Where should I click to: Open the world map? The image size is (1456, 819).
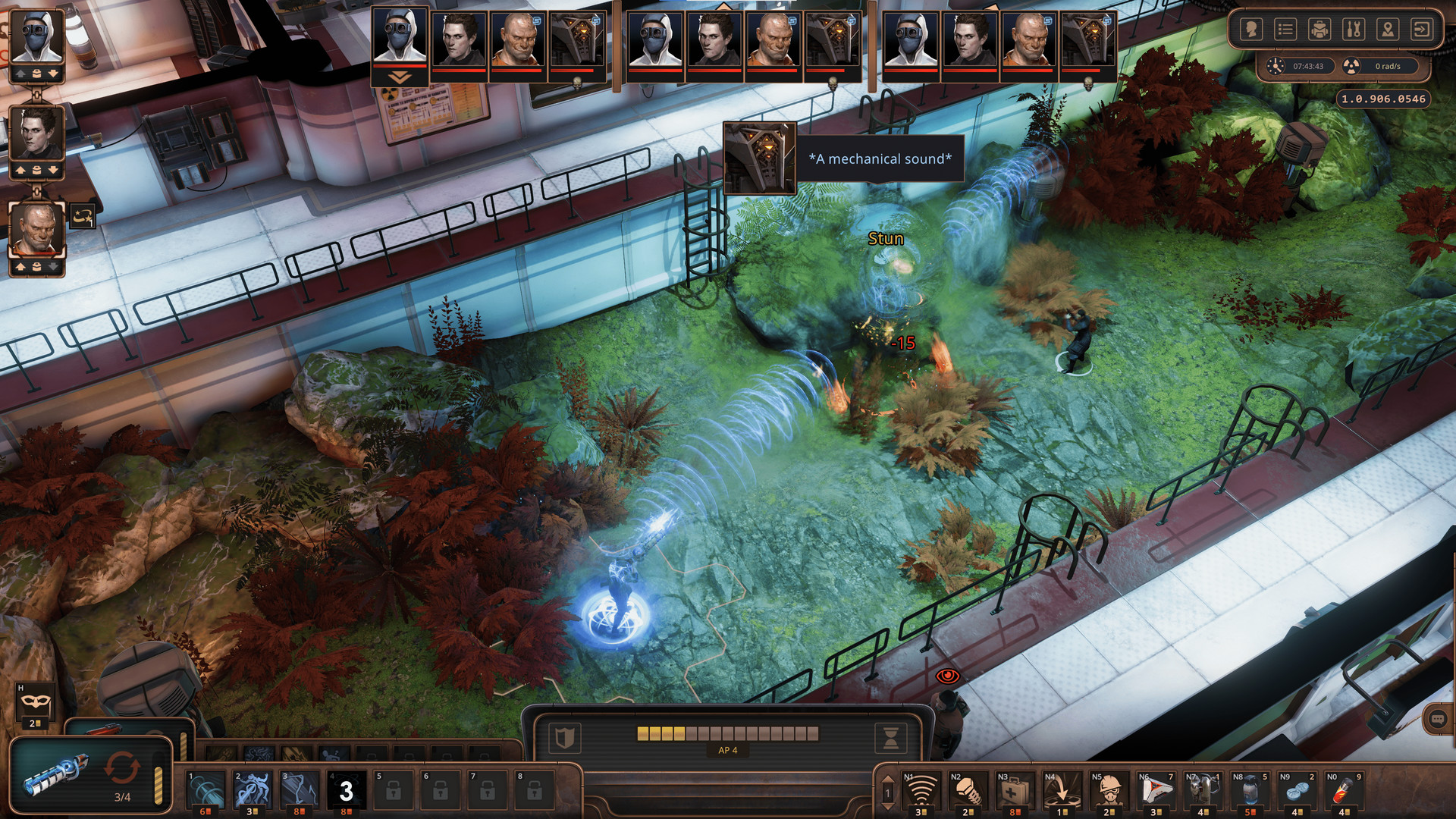1388,29
